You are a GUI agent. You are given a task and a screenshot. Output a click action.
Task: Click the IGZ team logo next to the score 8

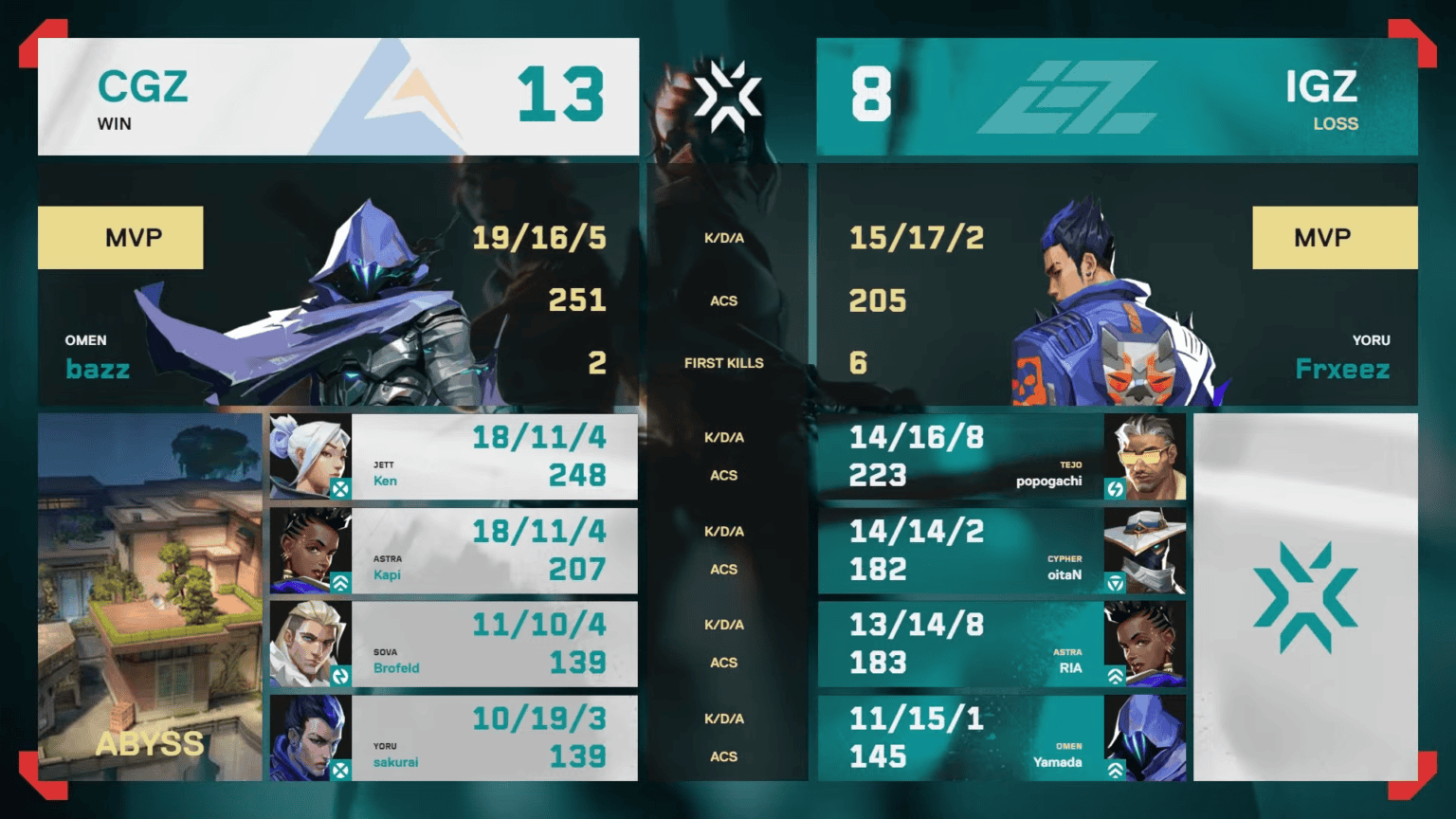pyautogui.click(x=1069, y=96)
